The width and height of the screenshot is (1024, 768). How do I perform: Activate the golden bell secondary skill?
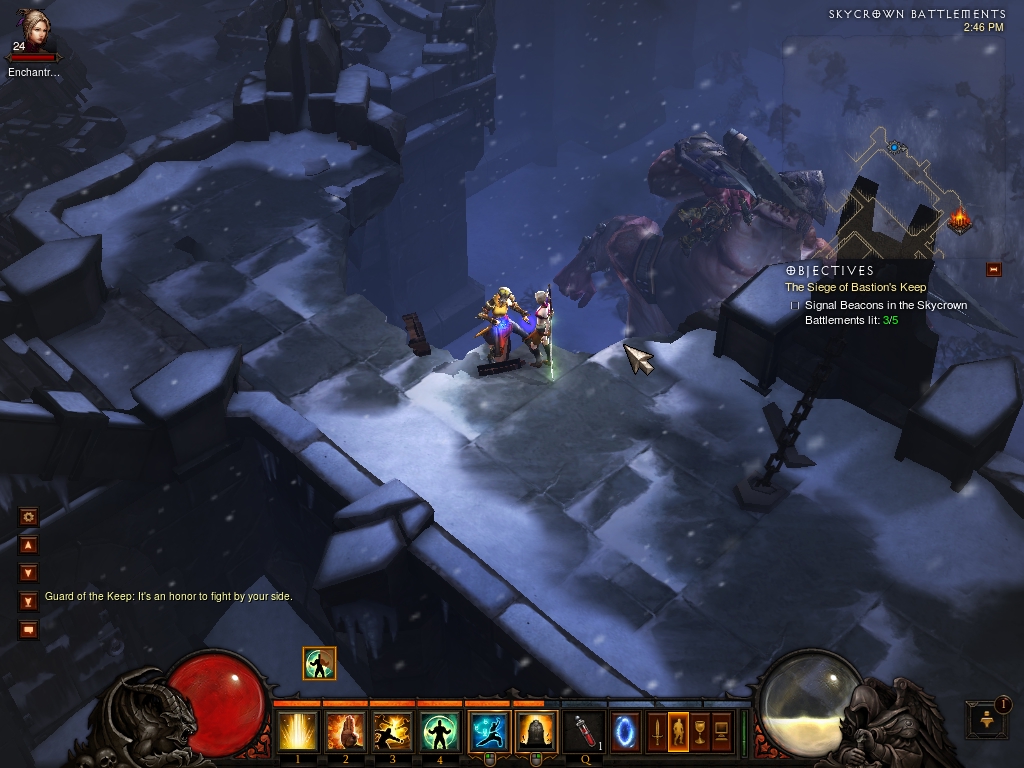pos(536,731)
